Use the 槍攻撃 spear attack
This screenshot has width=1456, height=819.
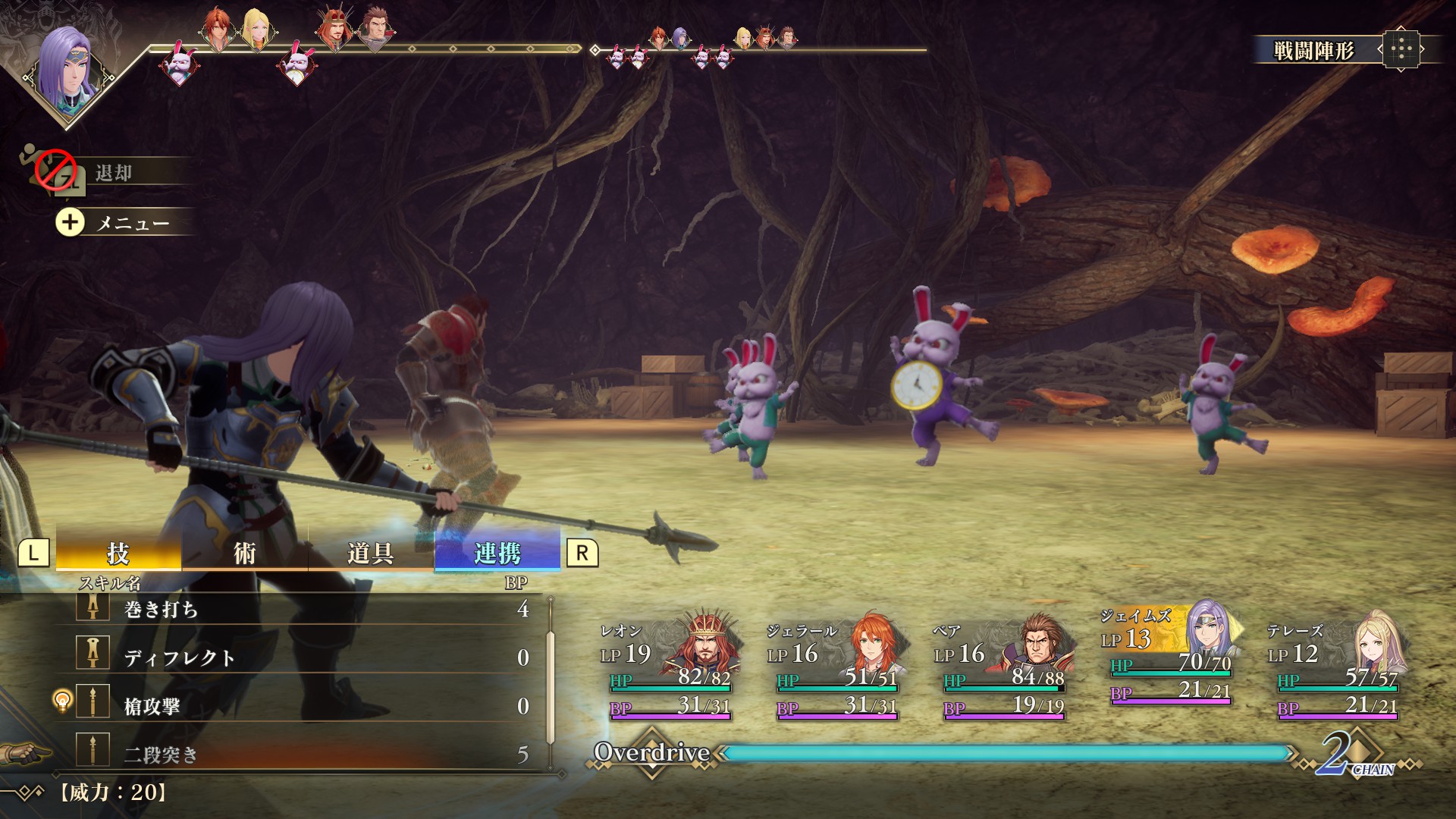pos(303,706)
